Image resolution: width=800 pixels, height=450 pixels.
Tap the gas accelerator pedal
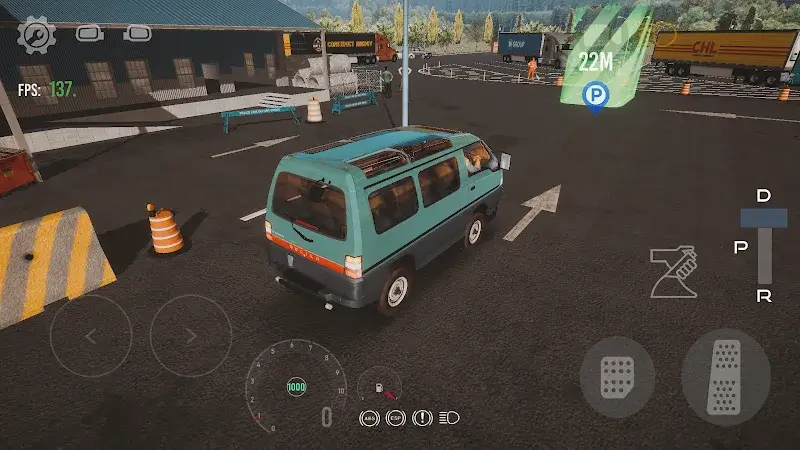(725, 376)
